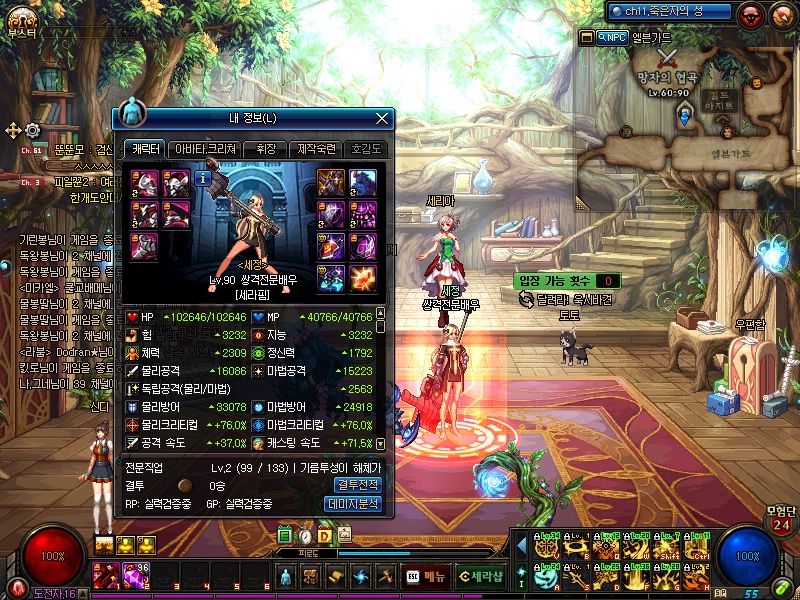Open the 데미지분석 damage analysis button
The width and height of the screenshot is (800, 600).
(355, 504)
